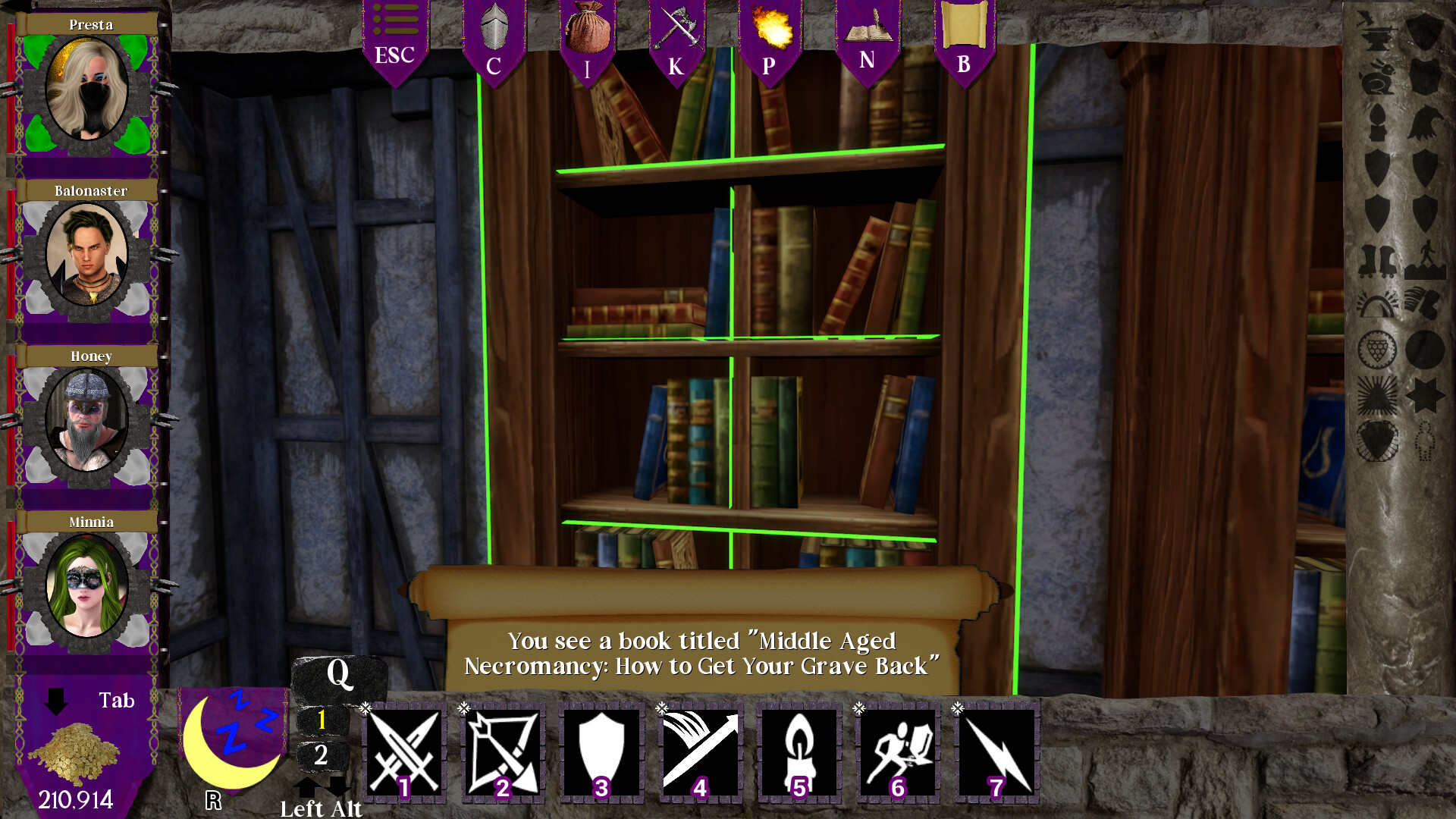The height and width of the screenshot is (819, 1456).
Task: Select Balonaster's character portrait
Action: click(86, 254)
